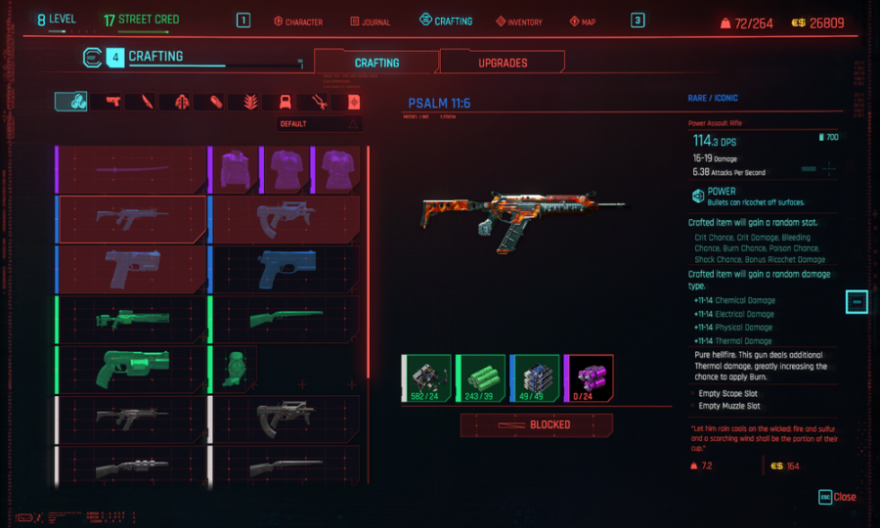Open the Default sort dropdown

coord(319,124)
